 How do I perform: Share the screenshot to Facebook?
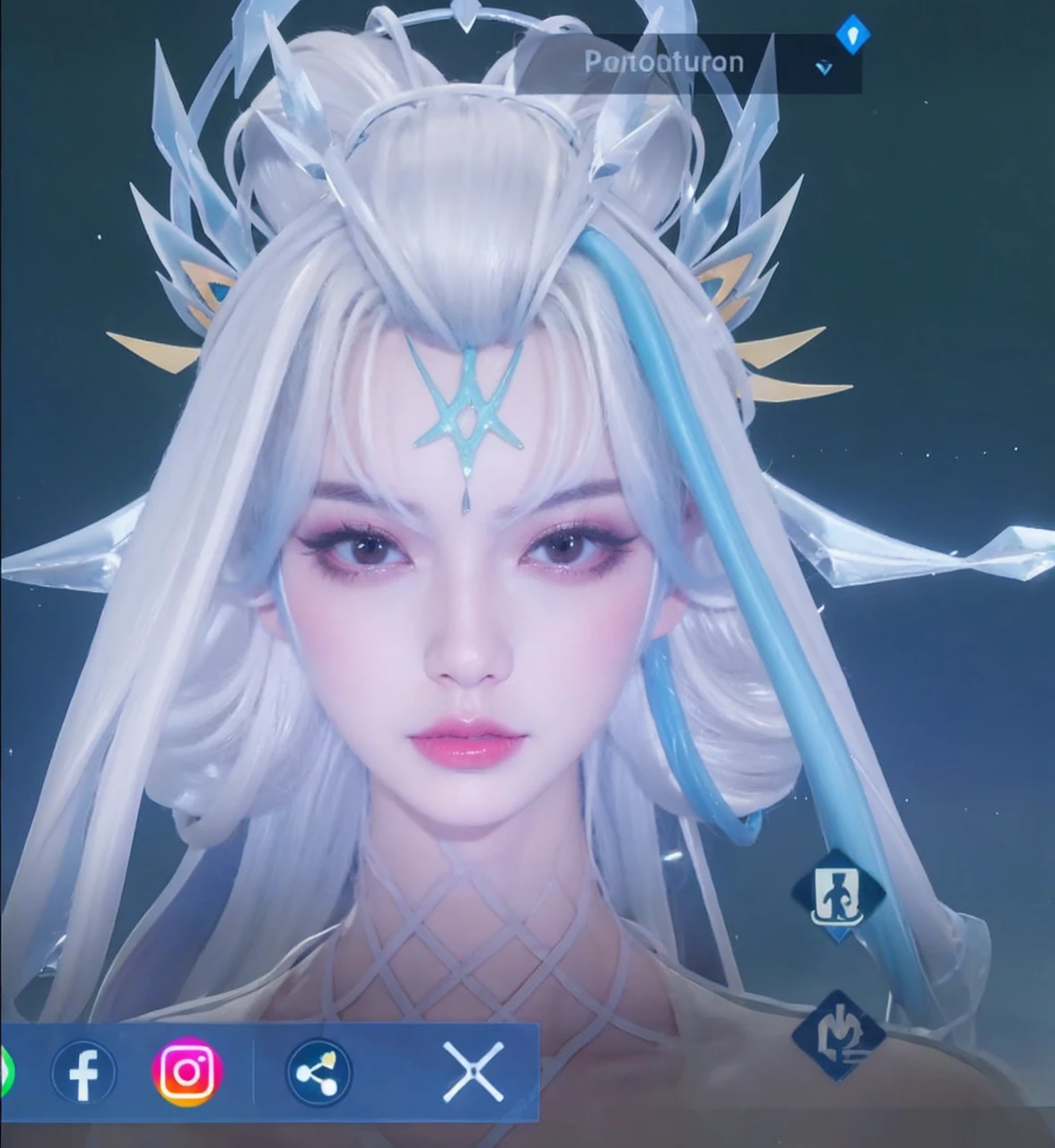(83, 1072)
